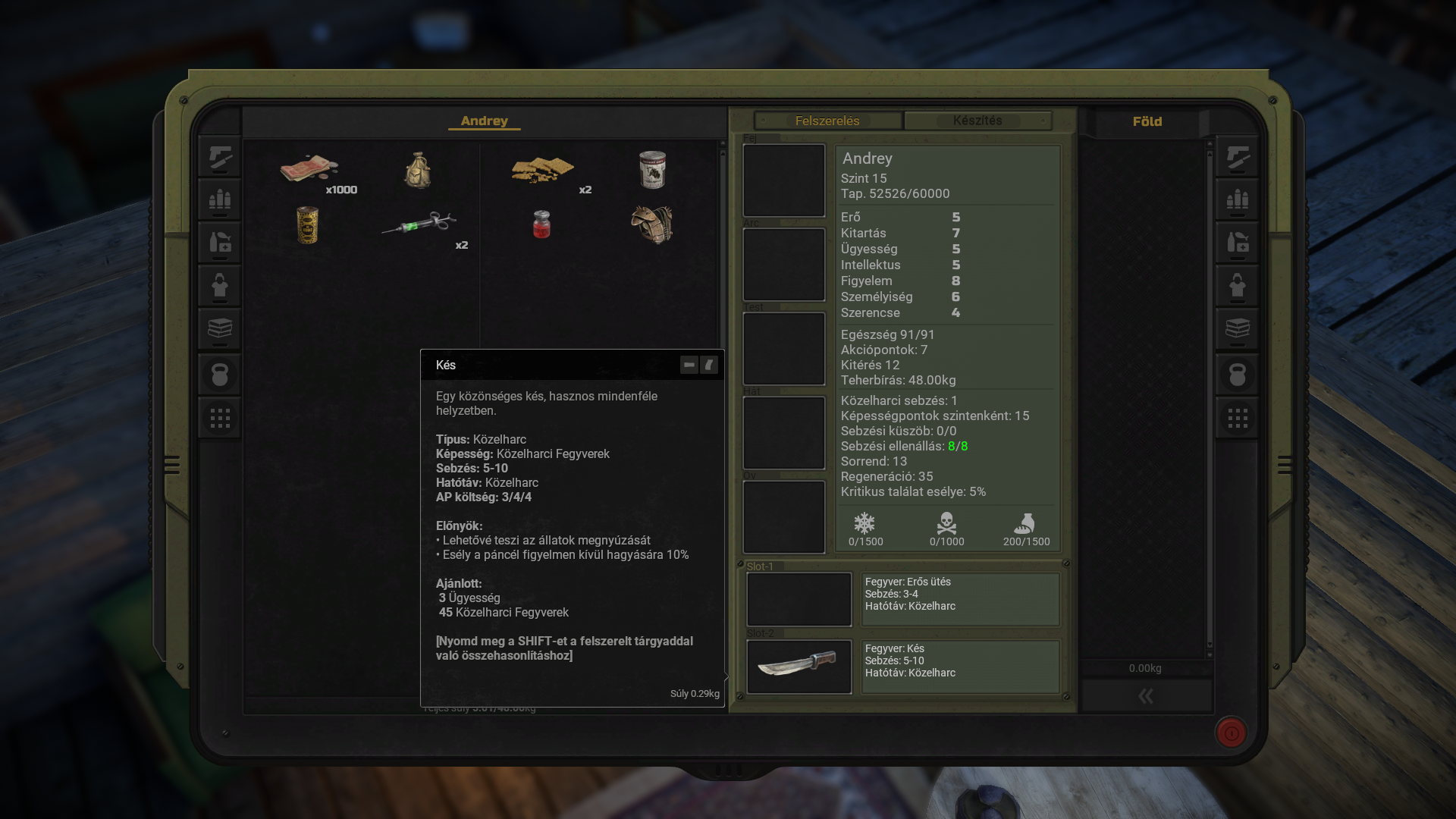Select the yellow can item

coord(307,225)
